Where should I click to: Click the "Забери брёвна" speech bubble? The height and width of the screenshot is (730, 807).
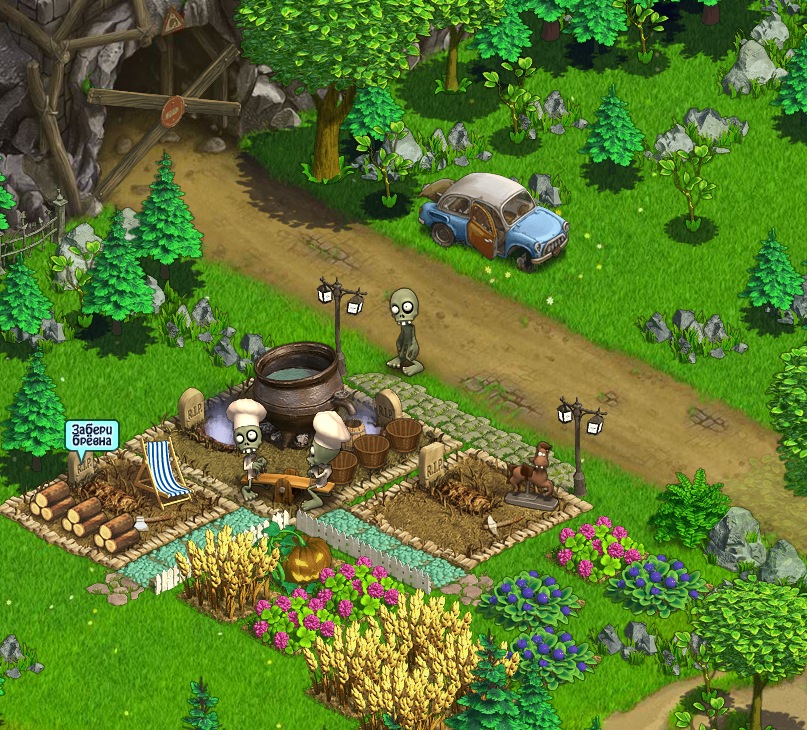click(x=91, y=435)
